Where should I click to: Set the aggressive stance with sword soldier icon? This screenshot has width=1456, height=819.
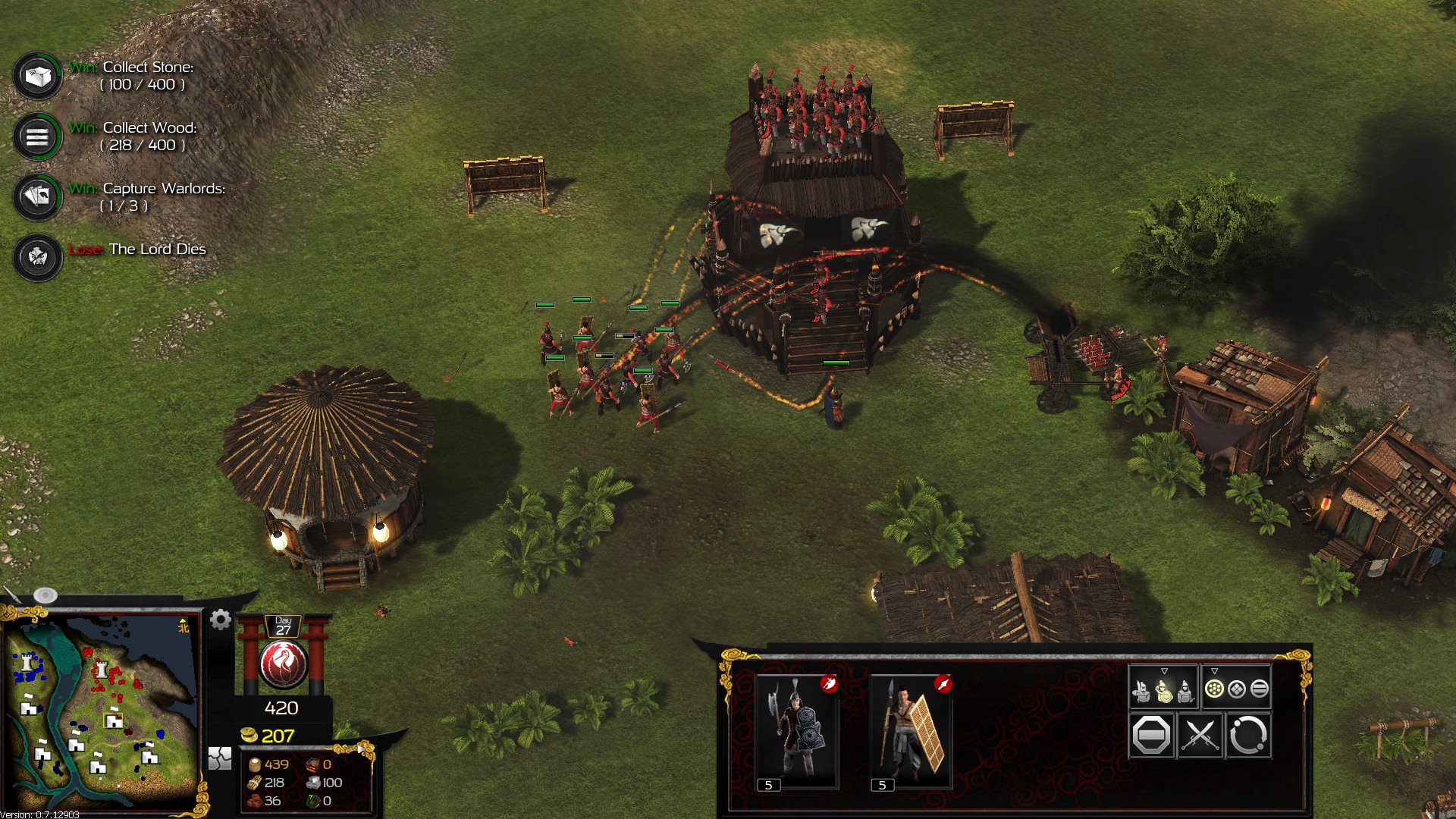(x=1141, y=691)
